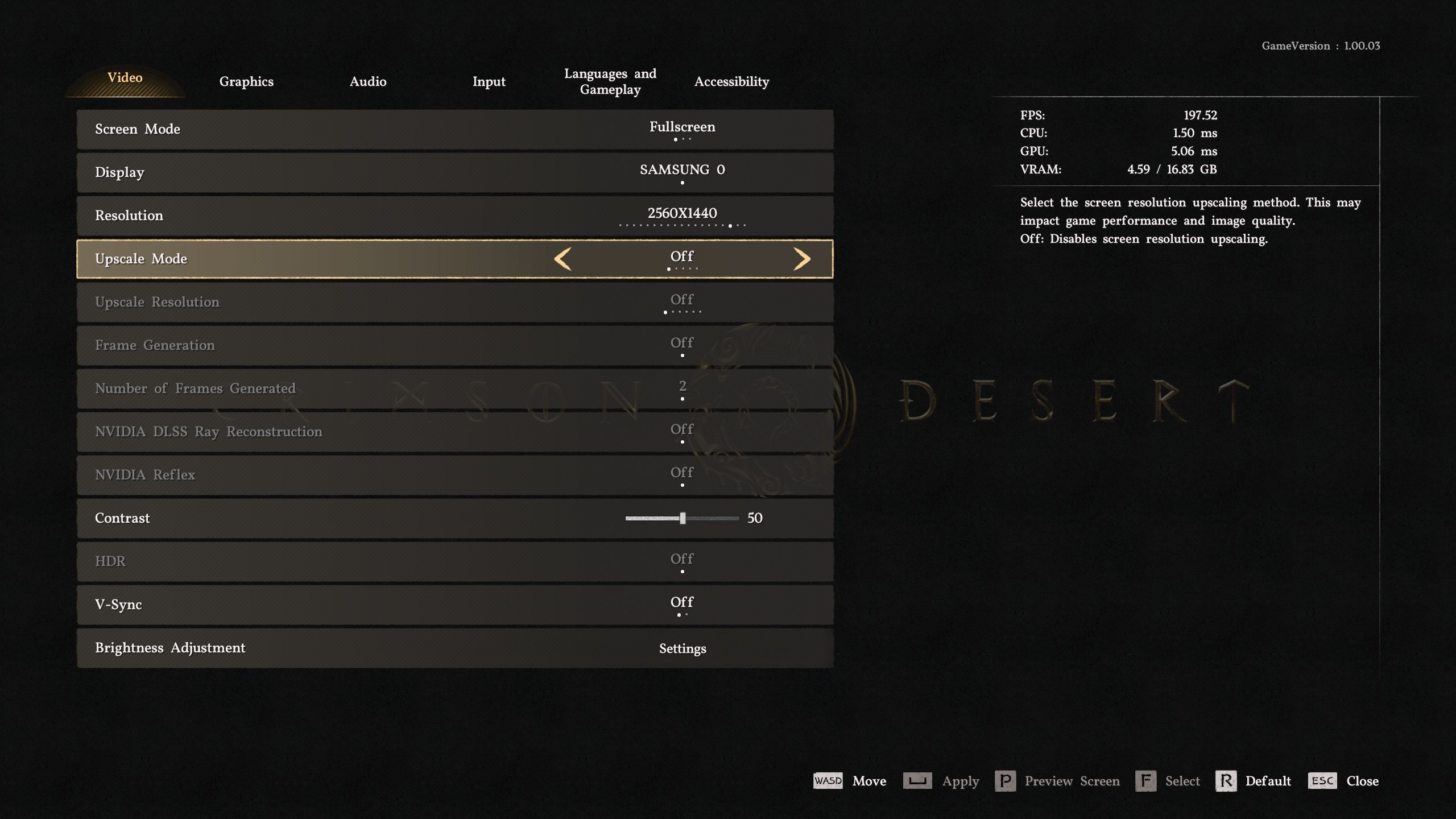The height and width of the screenshot is (819, 1456).
Task: Select the Screen Mode row
Action: tap(455, 129)
